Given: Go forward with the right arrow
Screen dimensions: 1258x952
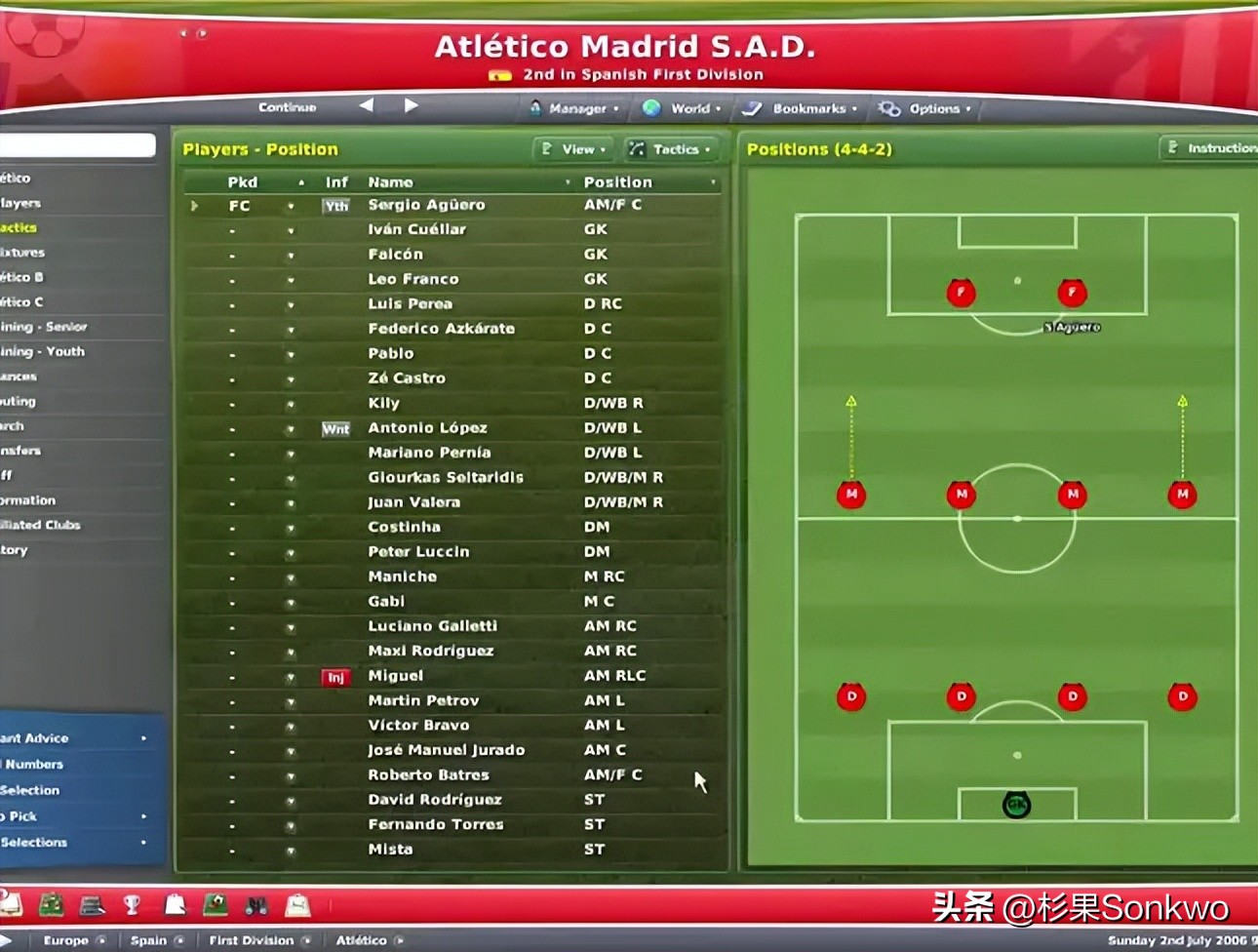Looking at the screenshot, I should [x=411, y=105].
